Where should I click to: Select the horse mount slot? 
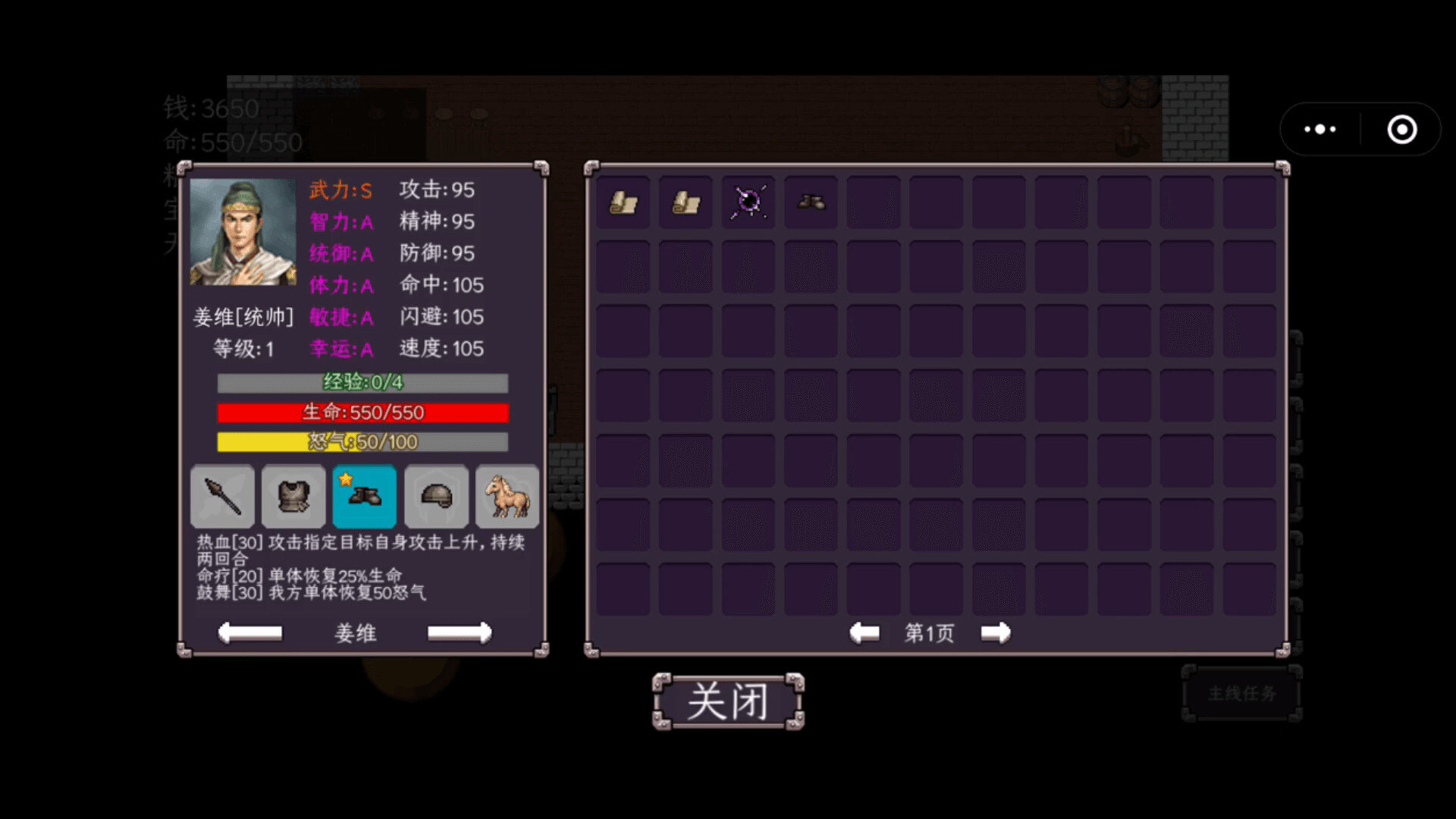point(507,497)
